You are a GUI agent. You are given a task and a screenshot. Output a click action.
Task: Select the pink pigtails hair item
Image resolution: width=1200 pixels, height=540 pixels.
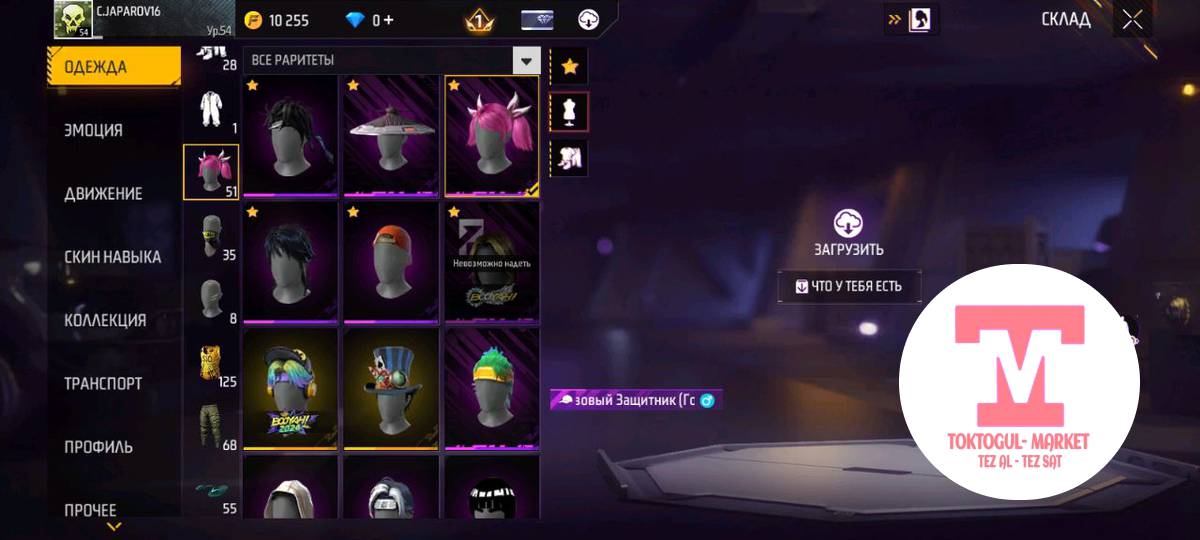[x=491, y=135]
